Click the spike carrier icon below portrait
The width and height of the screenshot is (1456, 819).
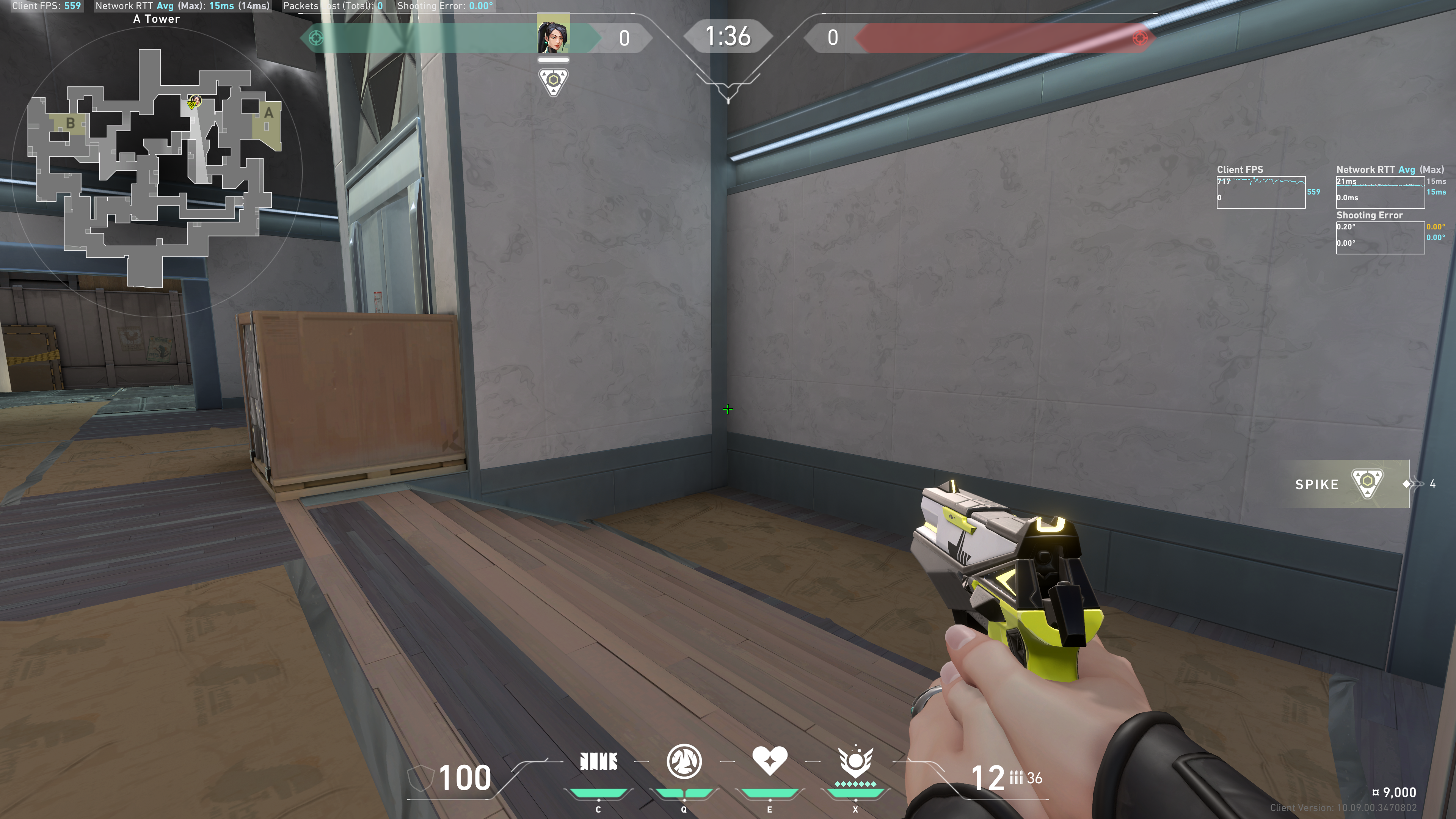(x=553, y=82)
